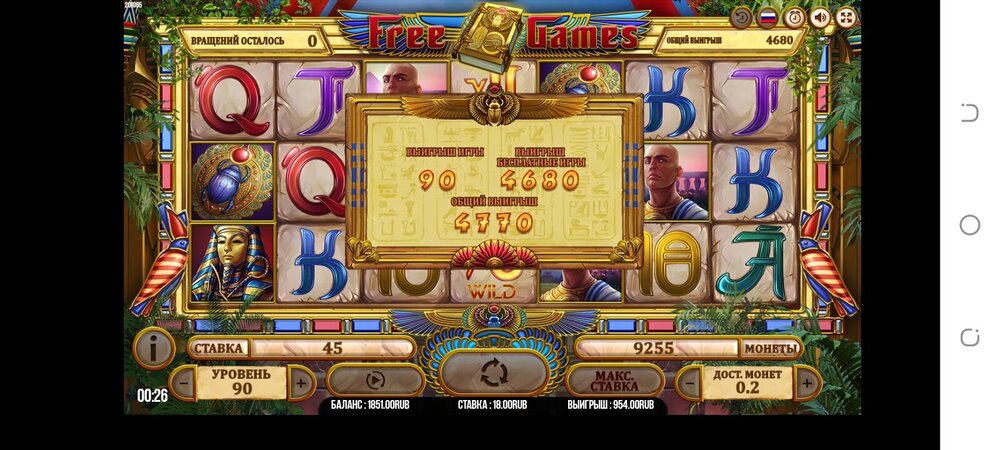Image resolution: width=1000 pixels, height=450 pixels.
Task: Decrease the УРОВЕНЬ bet level
Action: 183,381
